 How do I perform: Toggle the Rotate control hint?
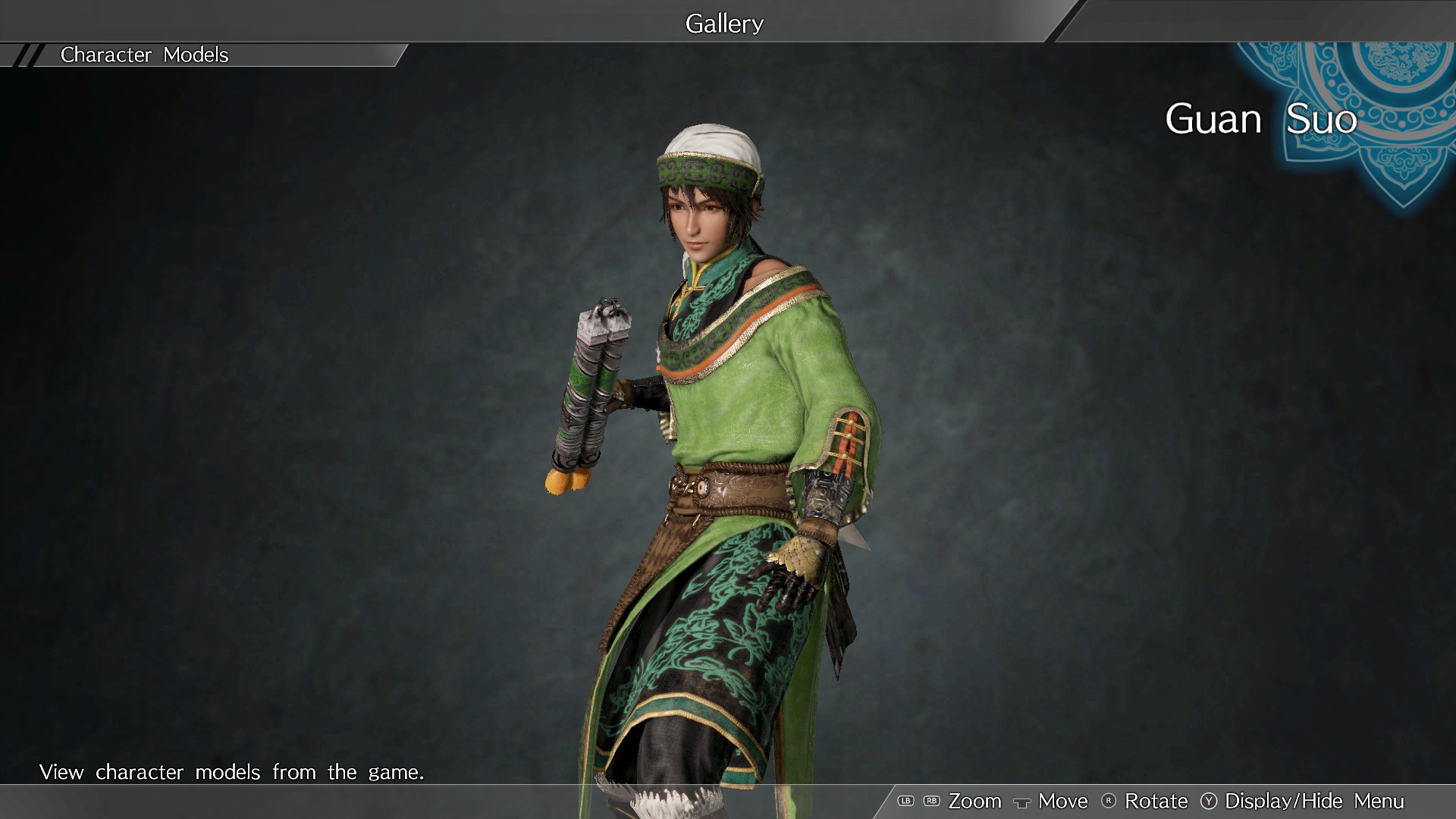tap(1157, 801)
